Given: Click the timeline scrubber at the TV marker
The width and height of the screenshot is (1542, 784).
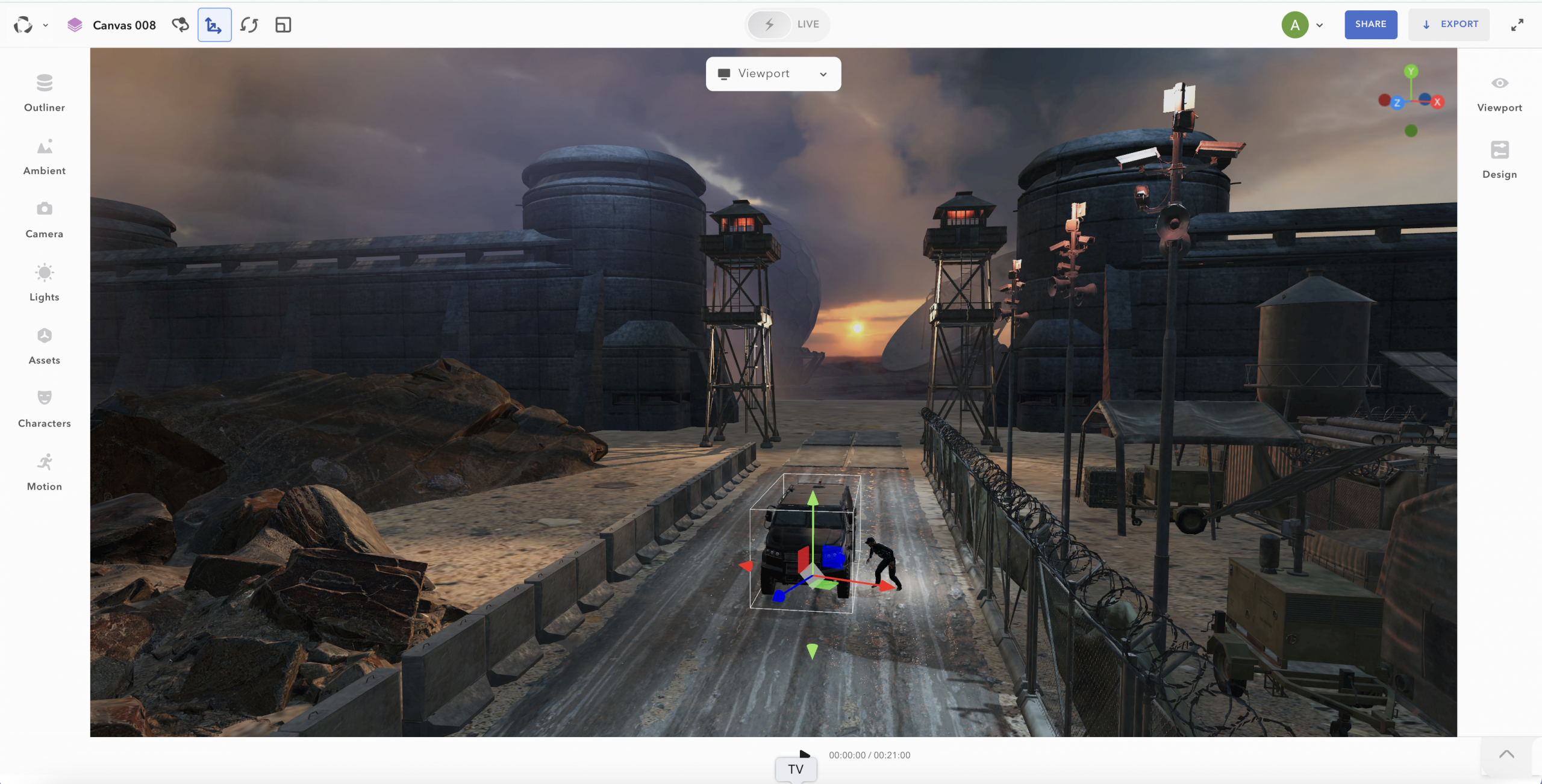Looking at the screenshot, I should pos(795,768).
